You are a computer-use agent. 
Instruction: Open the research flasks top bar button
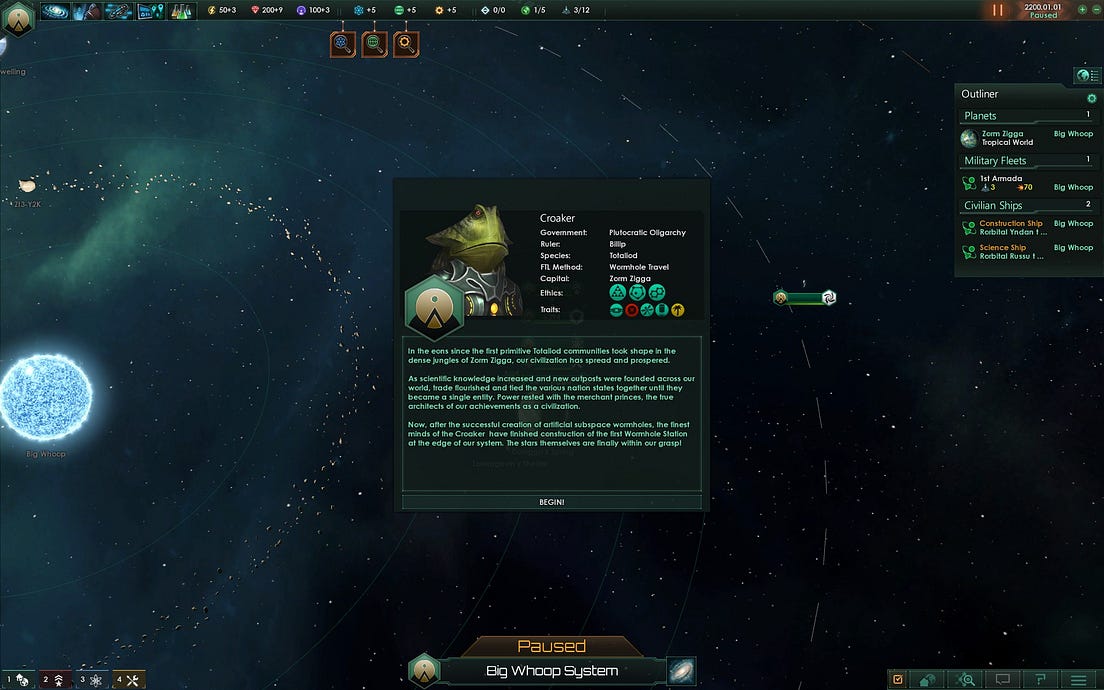click(x=181, y=11)
